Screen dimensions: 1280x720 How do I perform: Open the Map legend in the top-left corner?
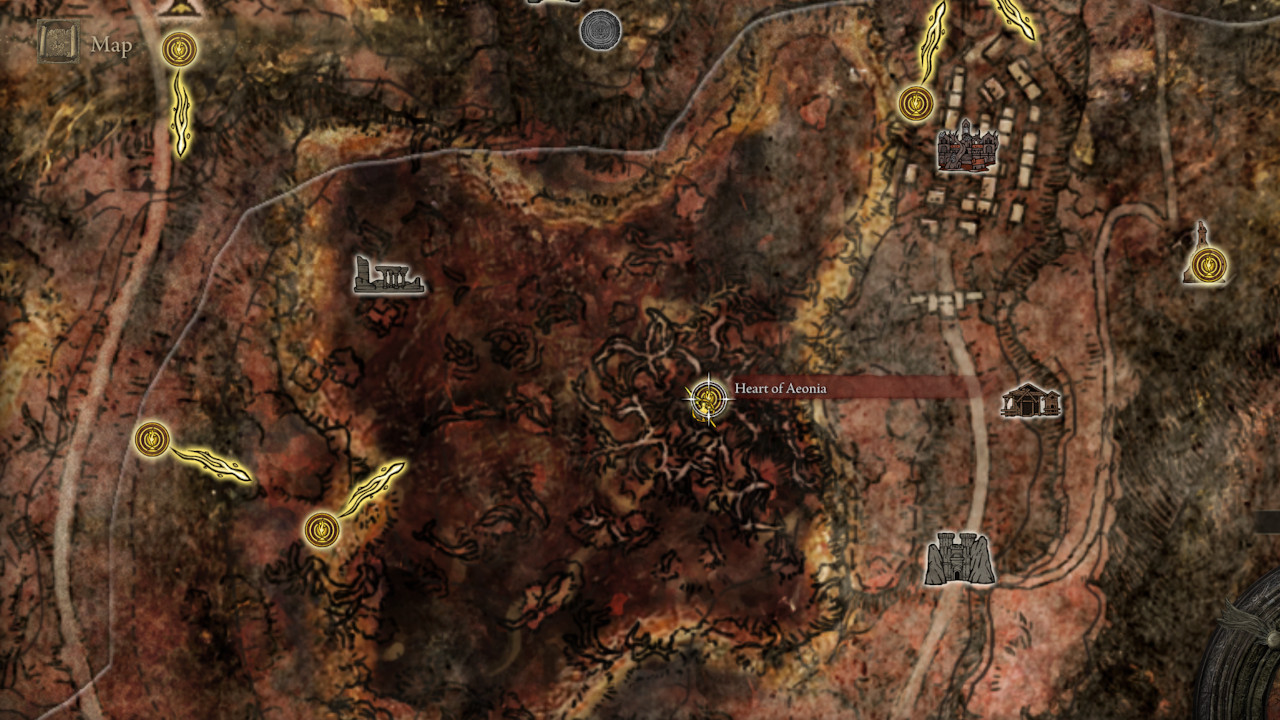pos(113,45)
